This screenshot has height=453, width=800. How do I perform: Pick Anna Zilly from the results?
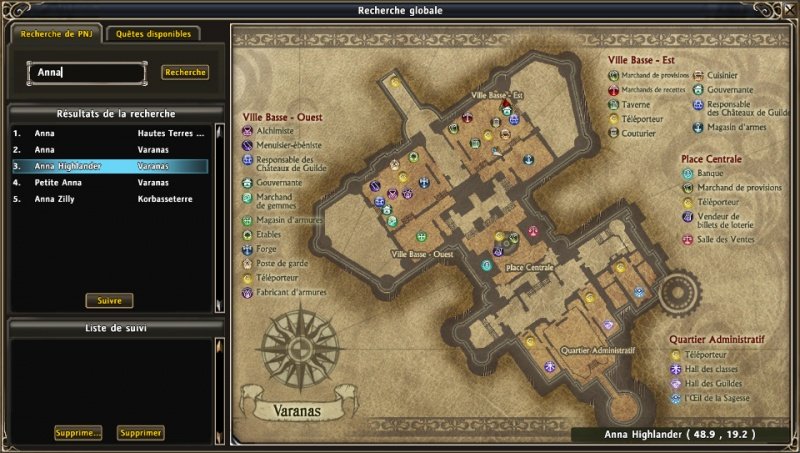pyautogui.click(x=110, y=199)
